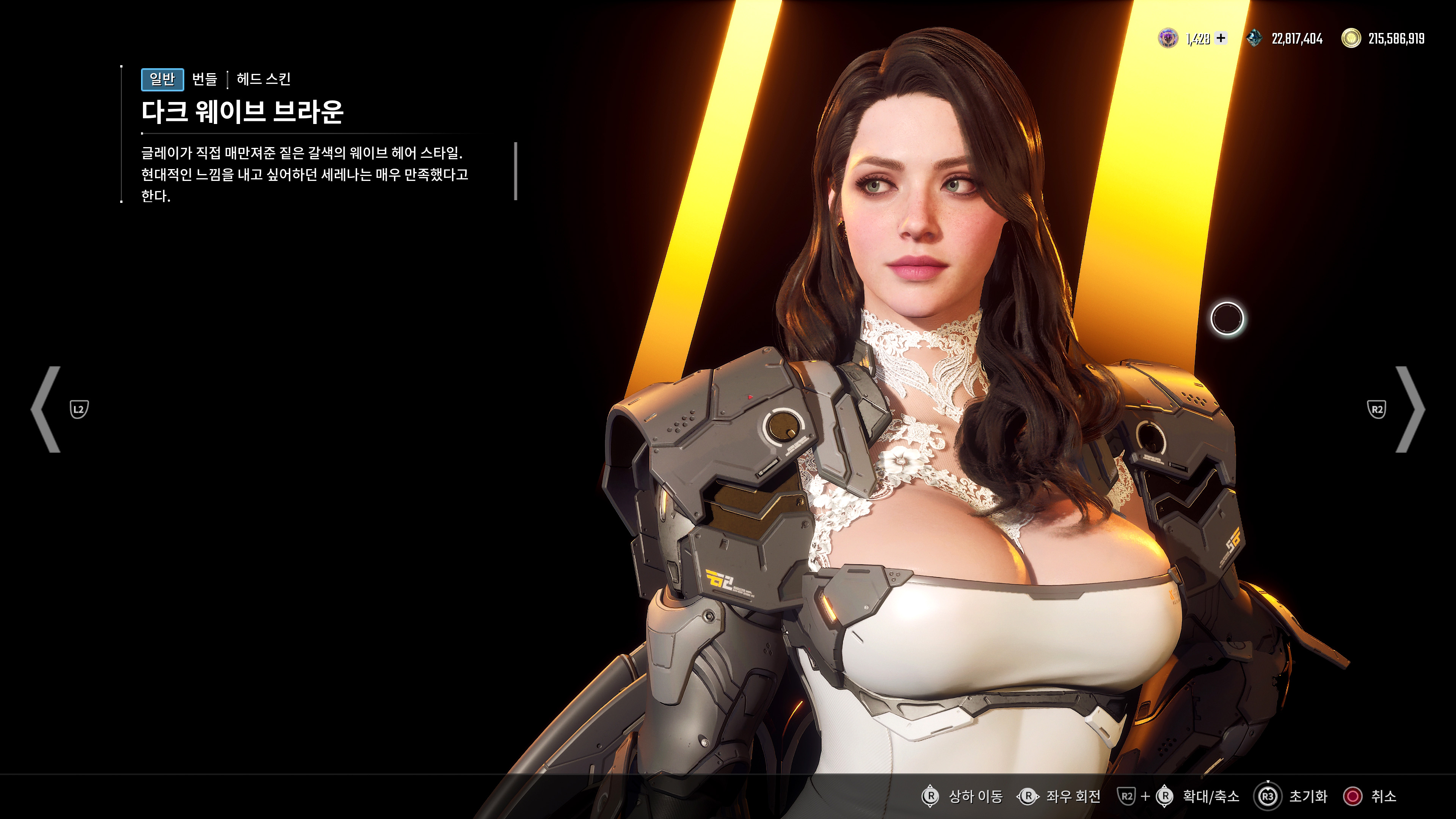Toggle the 일반 category filter
The width and height of the screenshot is (1456, 819).
163,80
